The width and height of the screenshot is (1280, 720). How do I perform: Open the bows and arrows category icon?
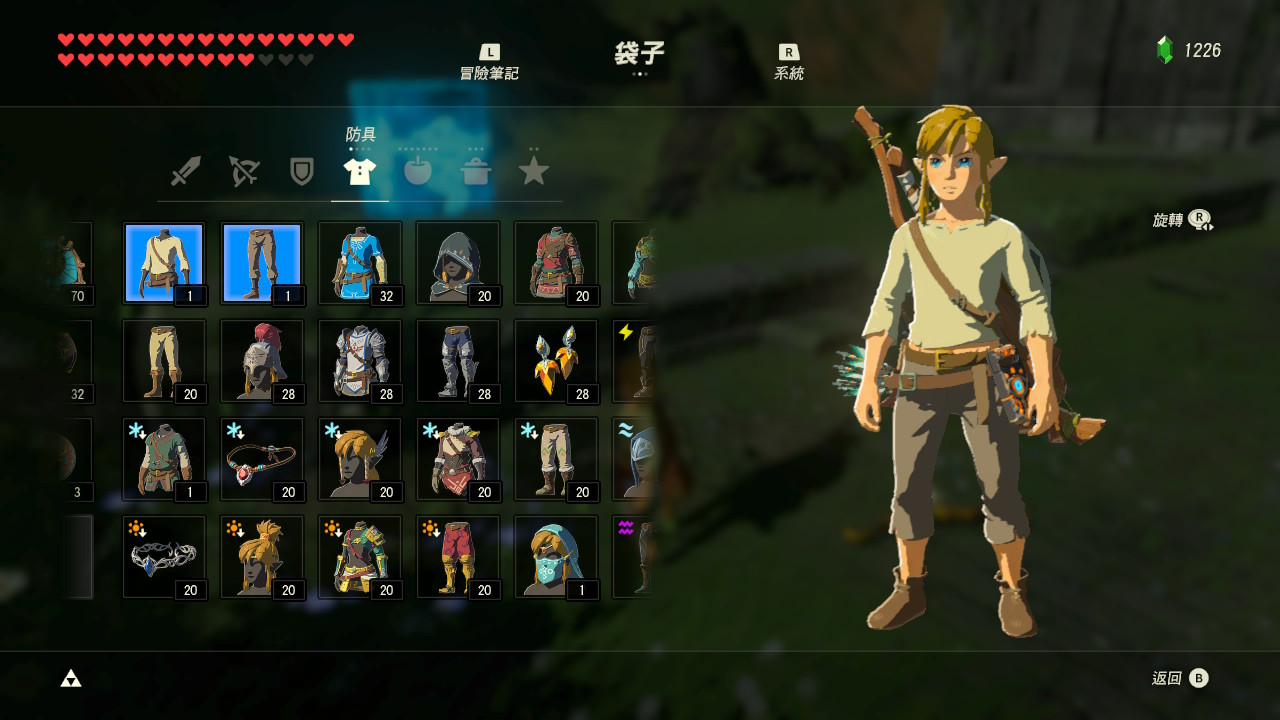coord(243,170)
